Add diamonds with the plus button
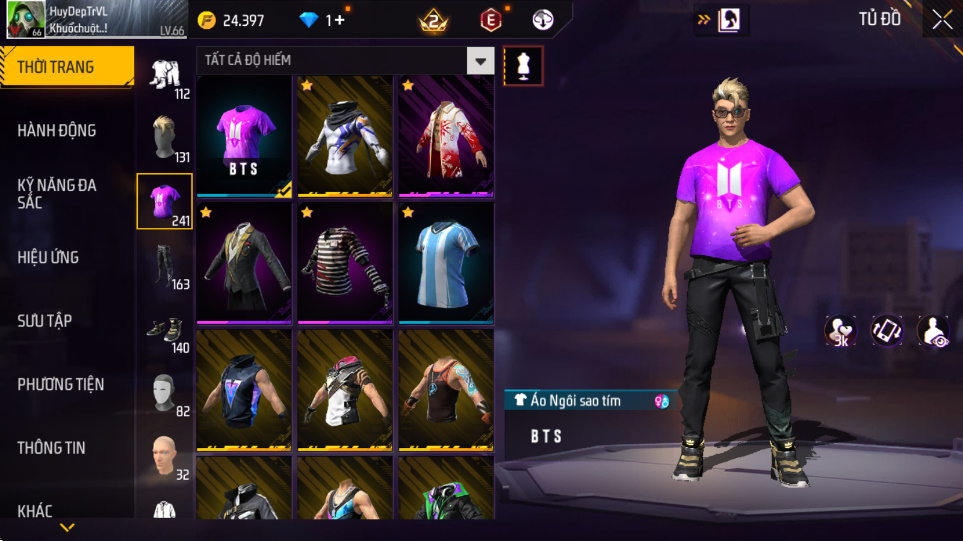963x541 pixels. (339, 20)
